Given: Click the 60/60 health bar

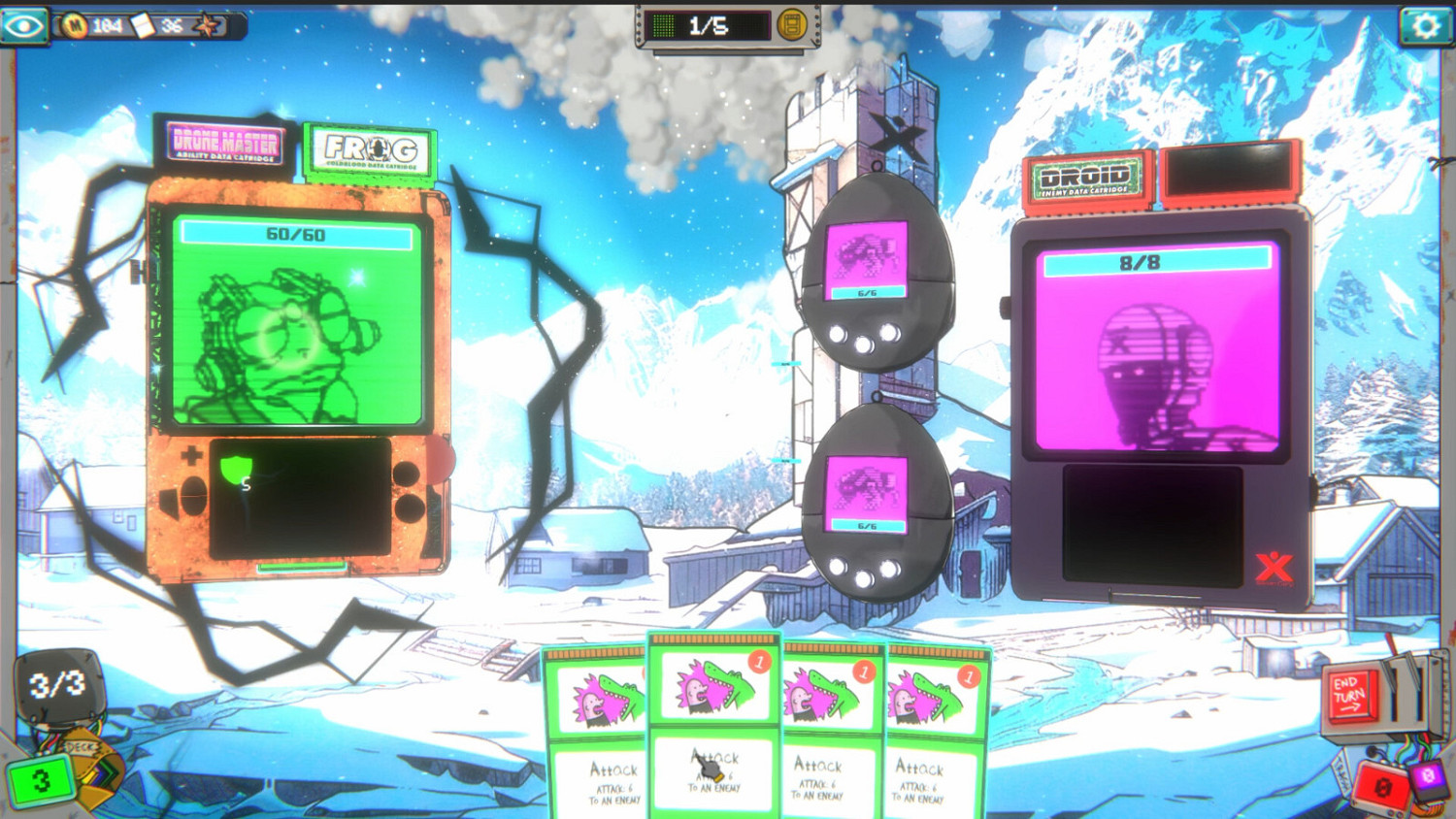Looking at the screenshot, I should (x=296, y=232).
